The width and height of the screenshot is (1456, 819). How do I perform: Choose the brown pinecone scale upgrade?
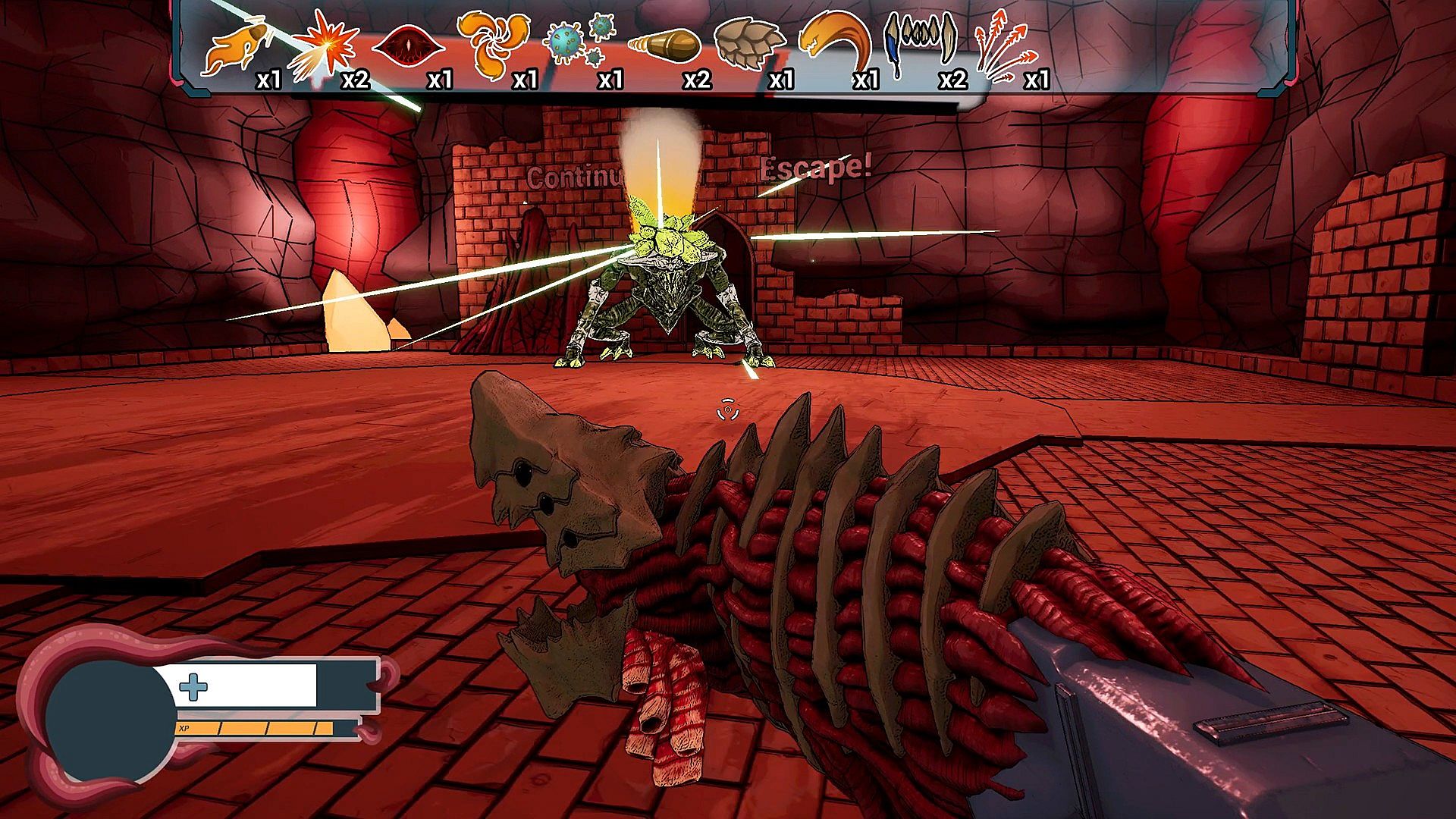coord(749,44)
